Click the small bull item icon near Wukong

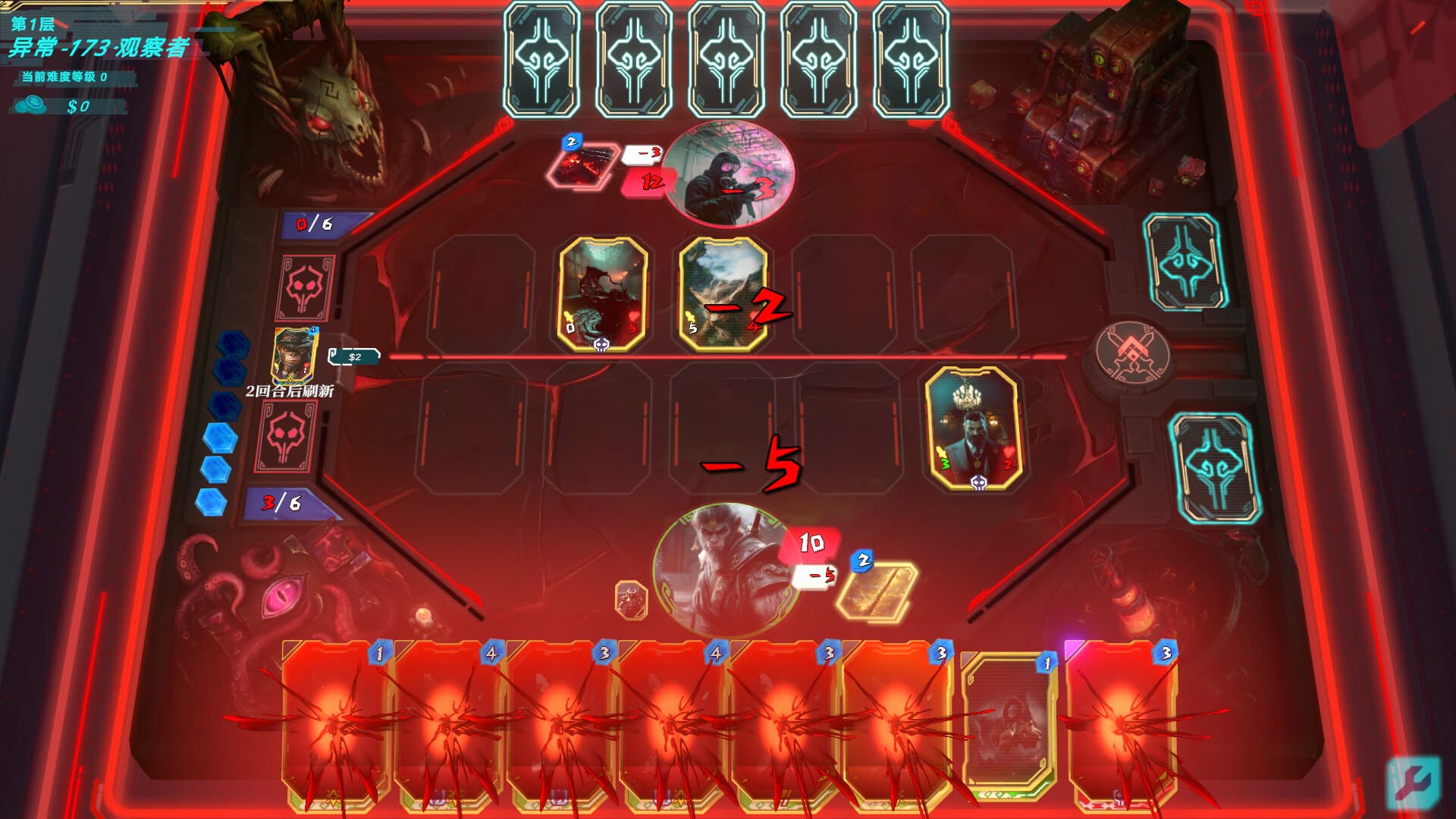629,599
